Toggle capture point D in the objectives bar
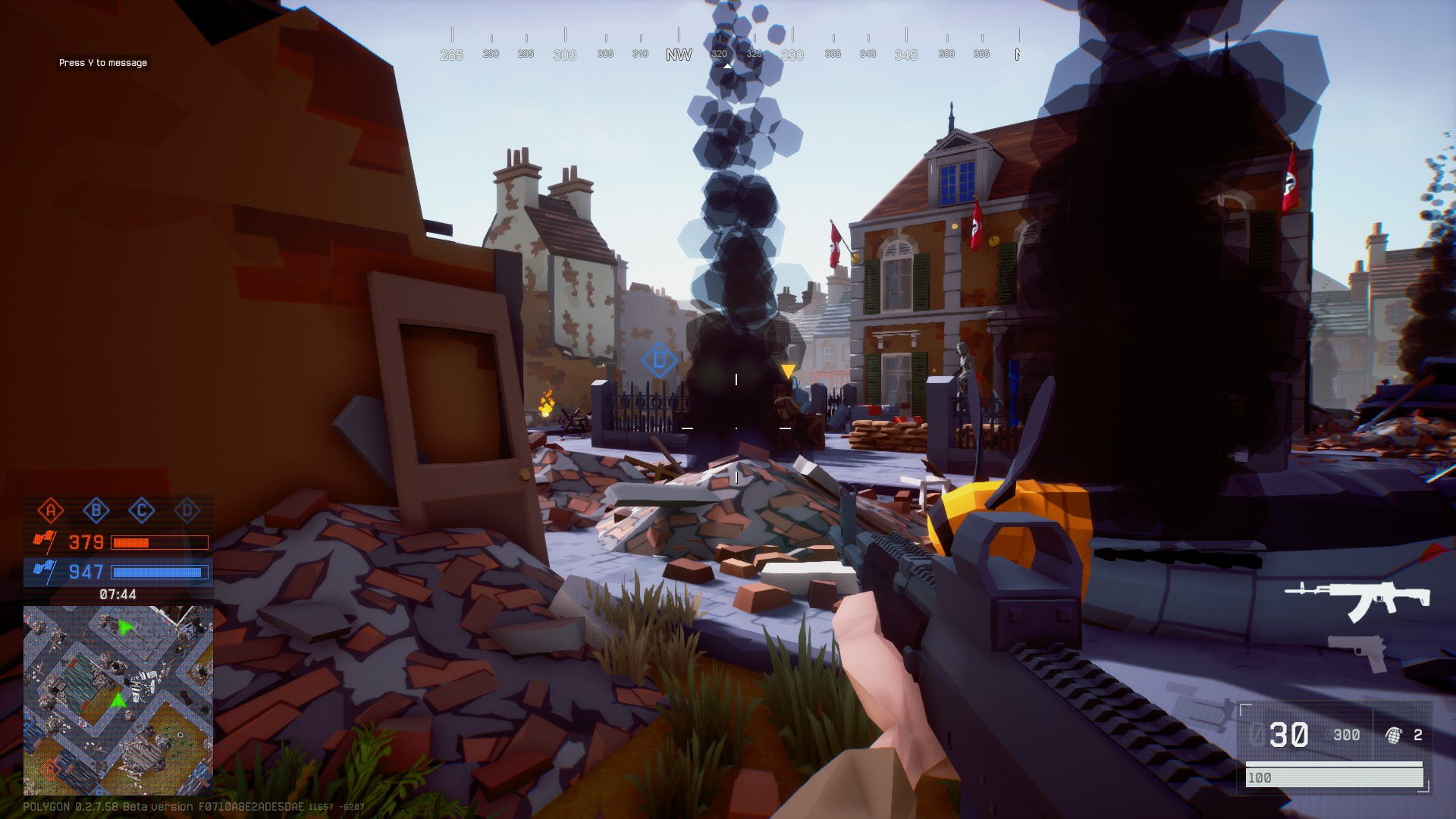 (186, 510)
